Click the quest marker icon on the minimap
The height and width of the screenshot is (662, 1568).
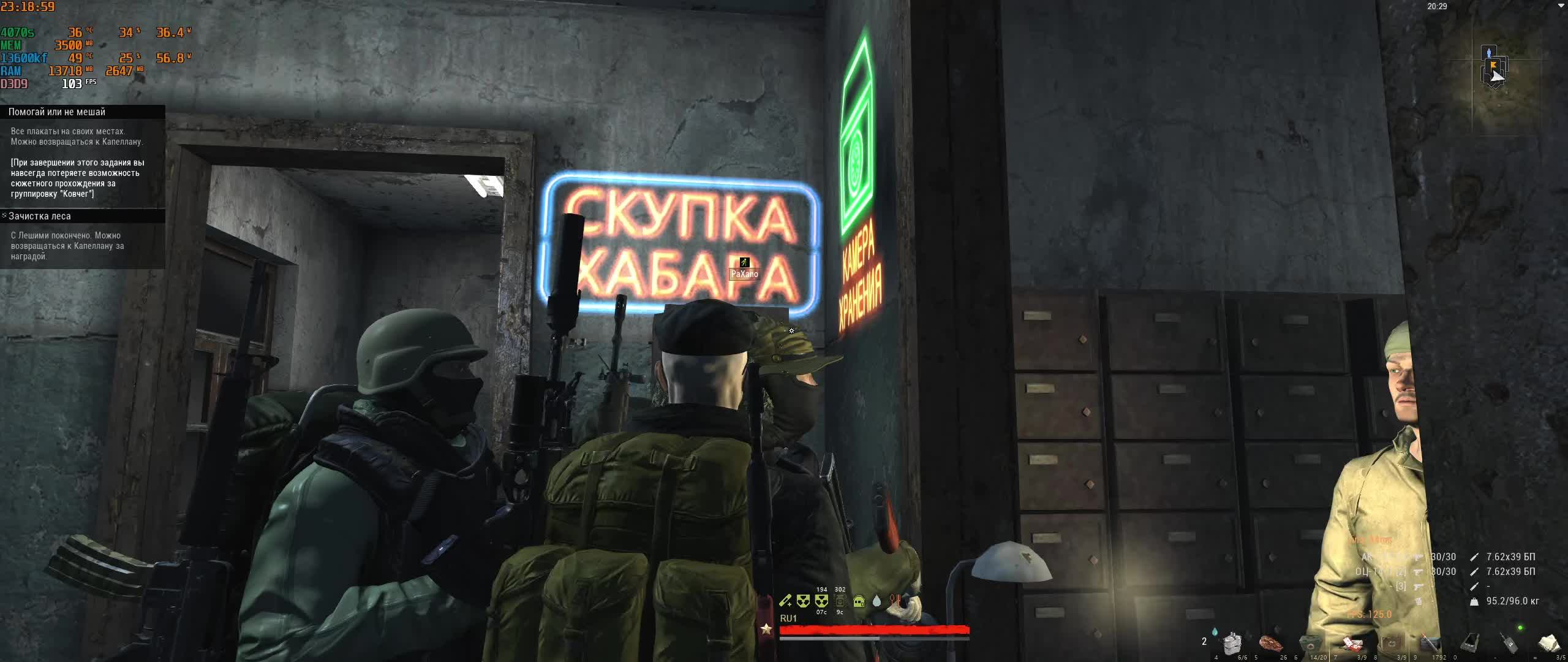(1493, 64)
